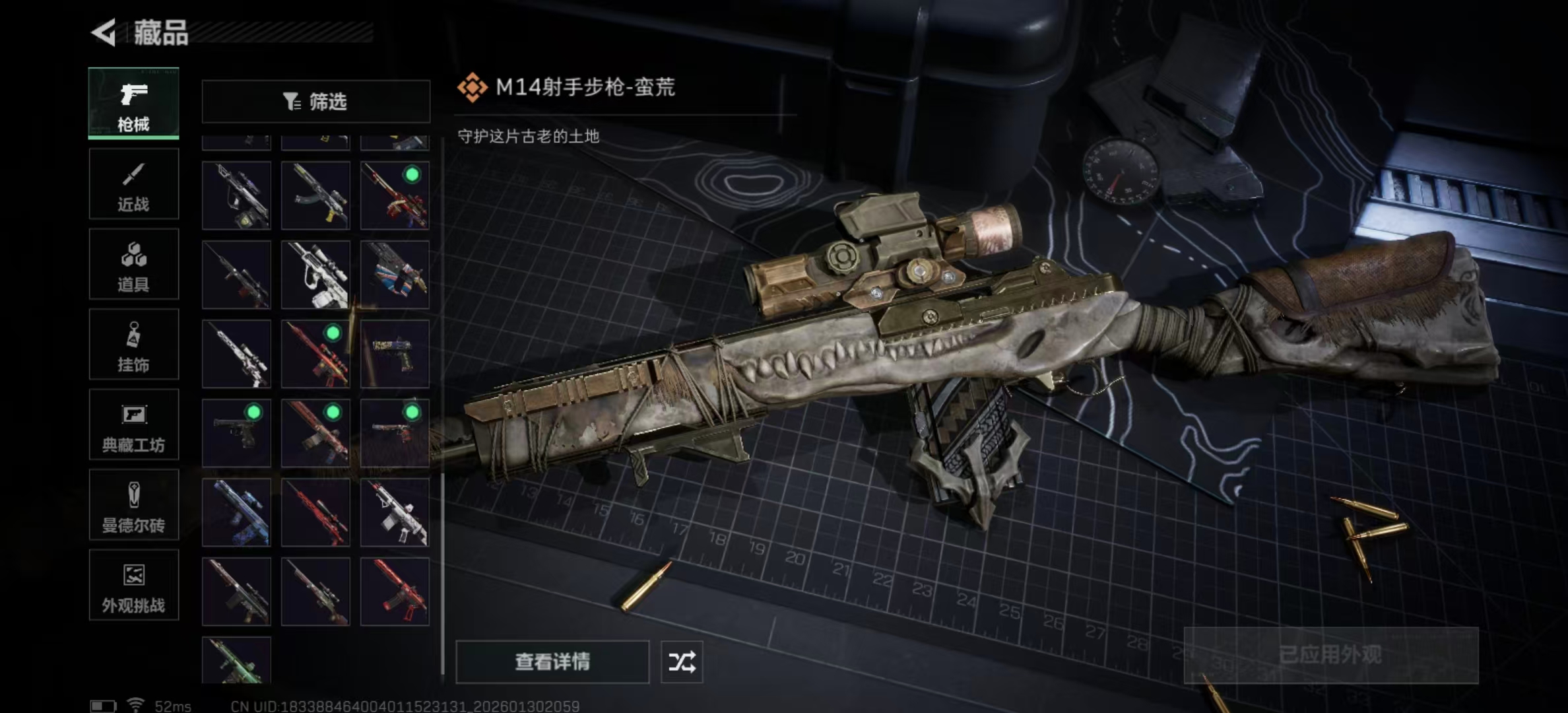Viewport: 1568px width, 713px height.
Task: Select the 挂饰 charm category icon
Action: coord(133,345)
